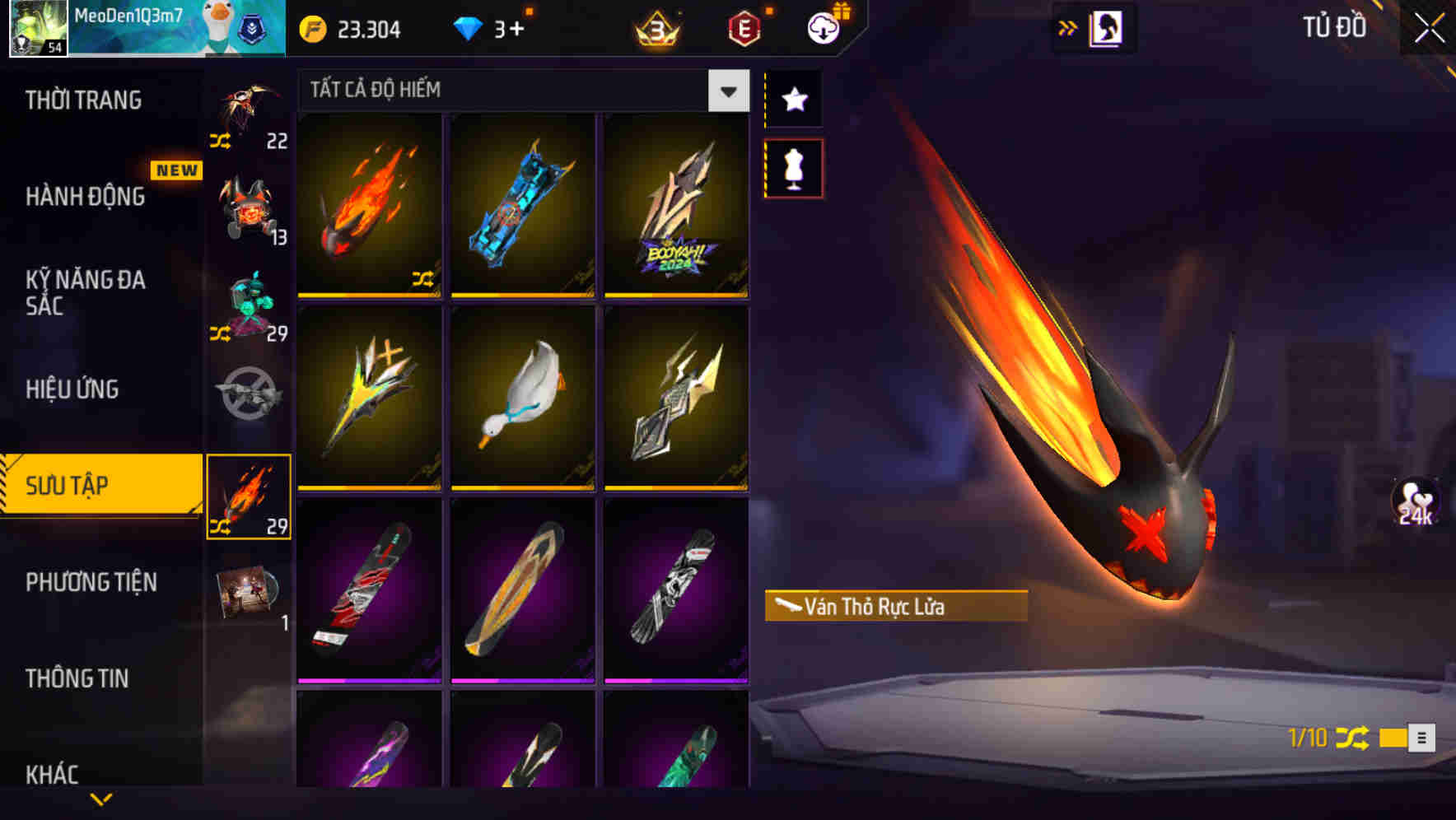Open the PHƯƠNG TIỆN tab
Viewport: 1456px width, 820px height.
[91, 582]
